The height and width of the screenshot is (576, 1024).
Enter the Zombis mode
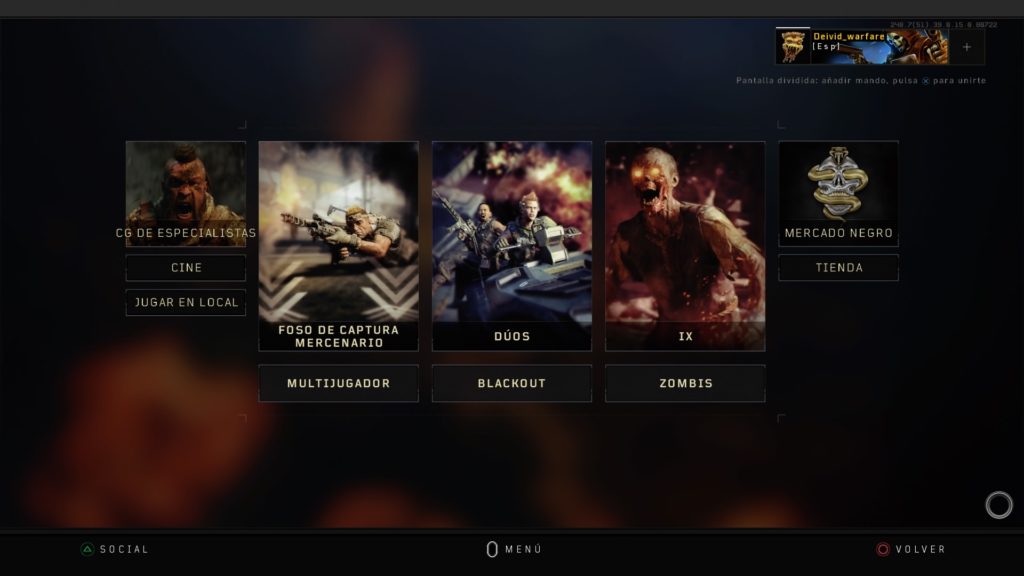click(685, 383)
